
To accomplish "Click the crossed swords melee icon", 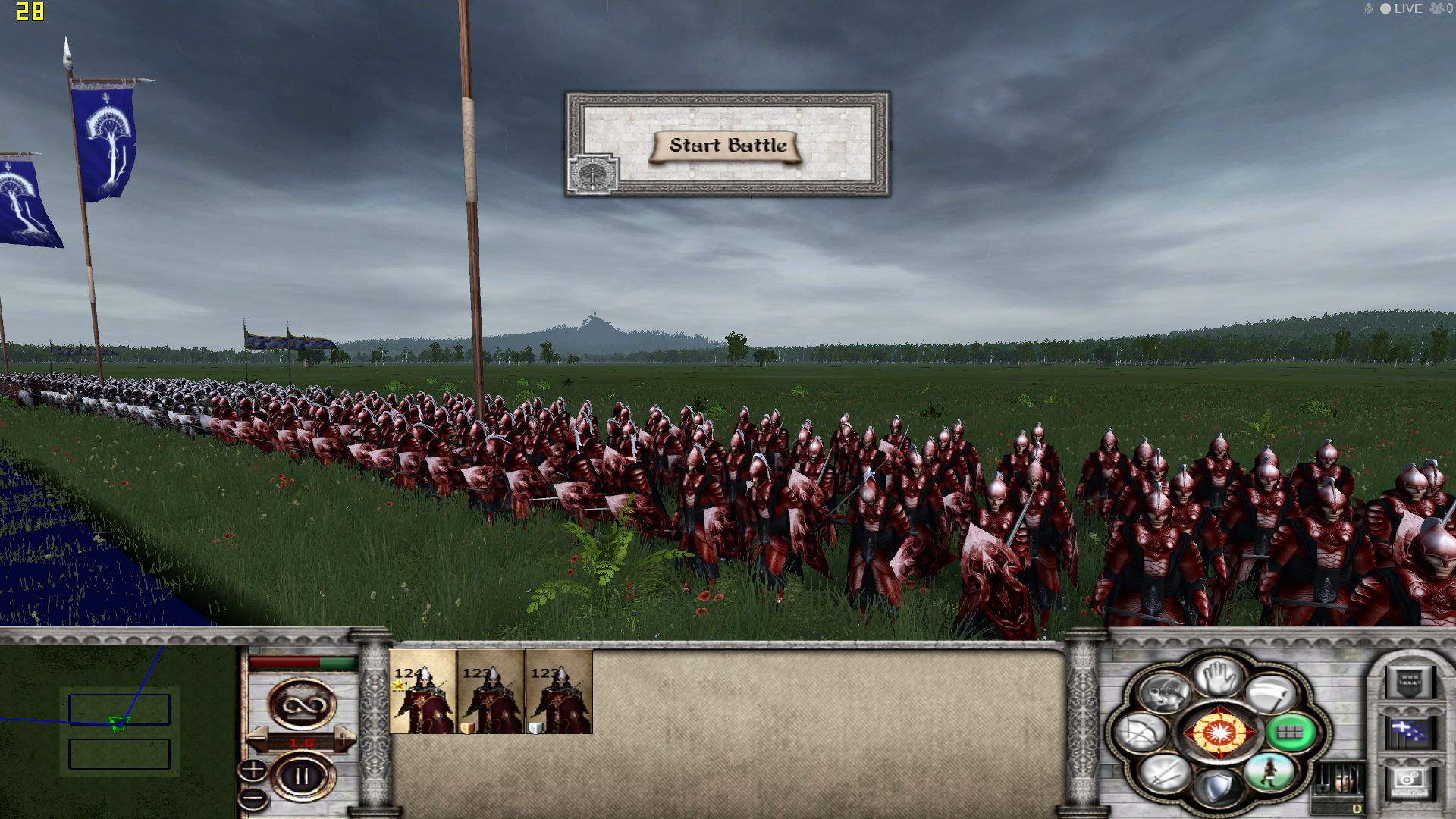I will pyautogui.click(x=1166, y=773).
